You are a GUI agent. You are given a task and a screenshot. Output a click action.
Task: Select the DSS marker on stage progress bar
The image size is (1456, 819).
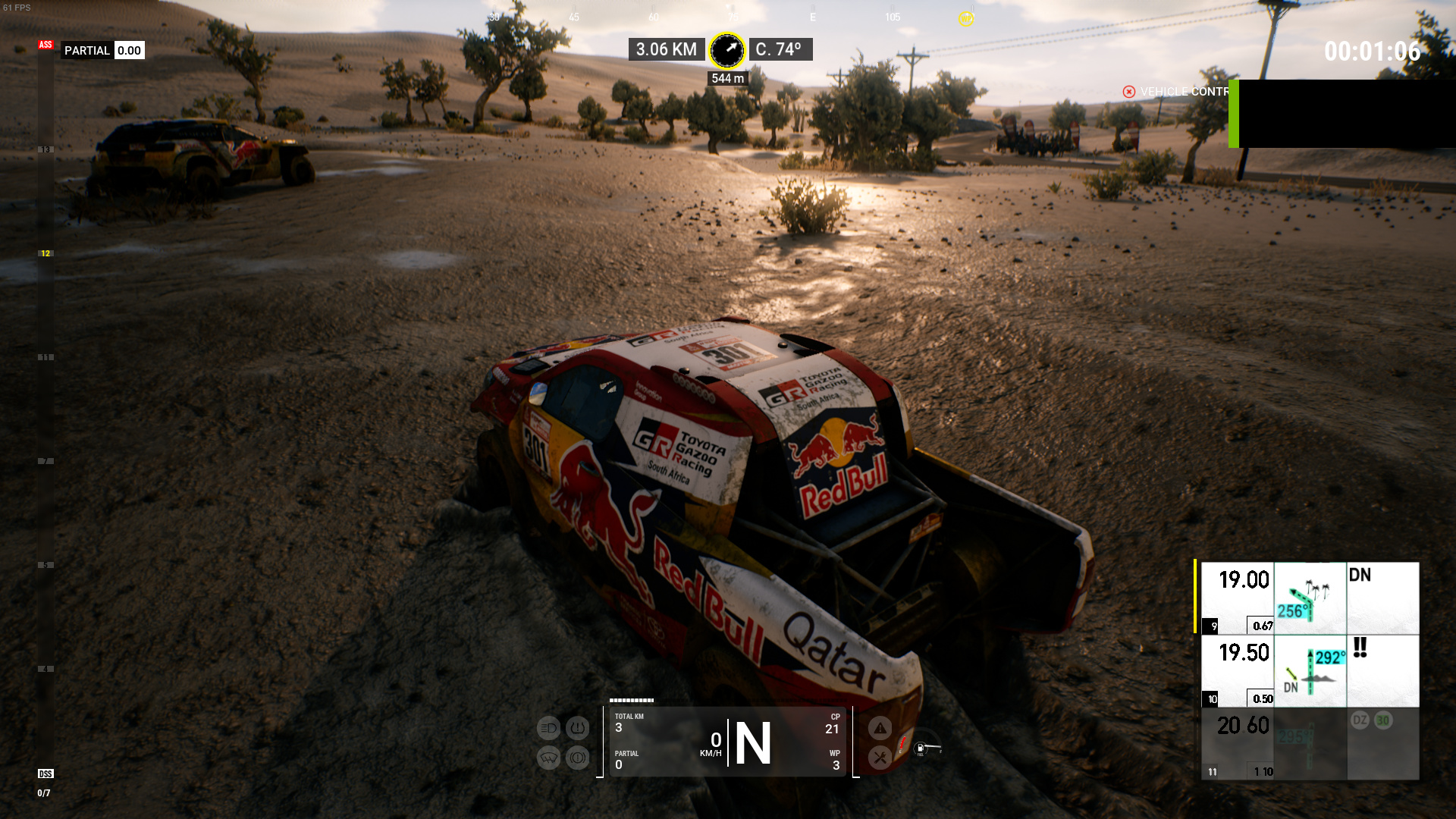point(45,773)
